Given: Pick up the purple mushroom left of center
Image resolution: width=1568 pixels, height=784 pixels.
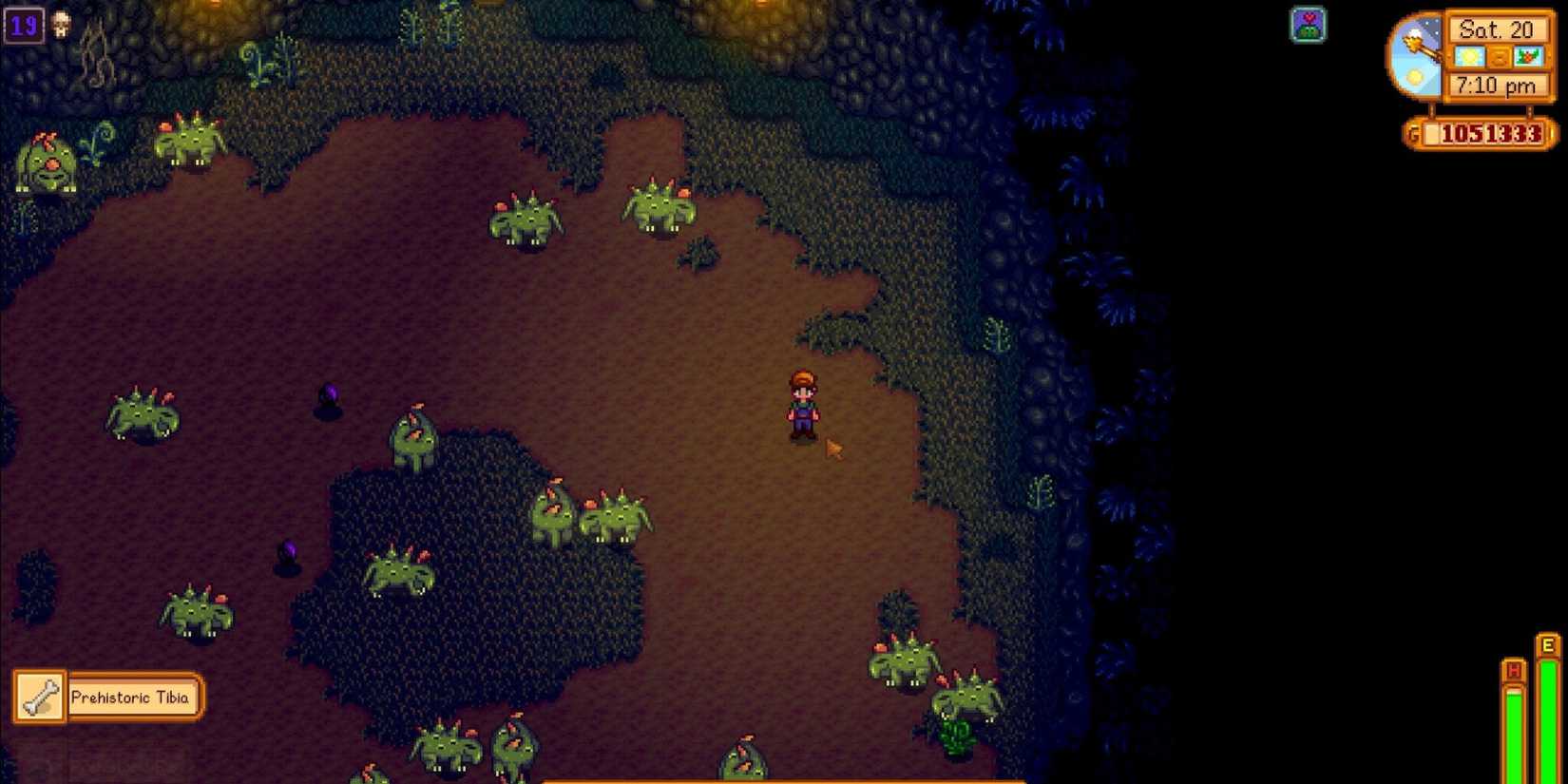Looking at the screenshot, I should coord(328,394).
